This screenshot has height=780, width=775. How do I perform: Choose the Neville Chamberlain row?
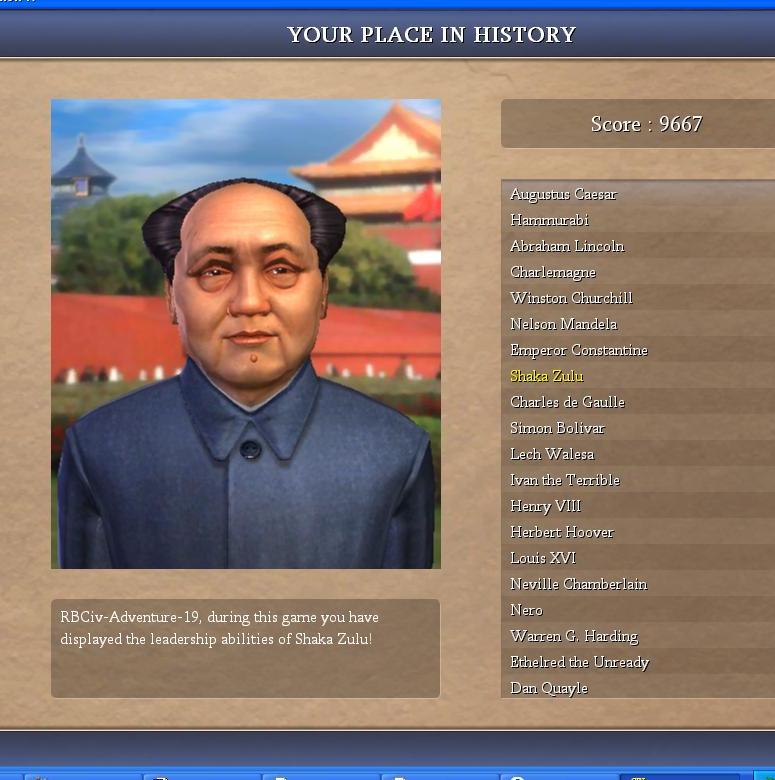click(578, 584)
